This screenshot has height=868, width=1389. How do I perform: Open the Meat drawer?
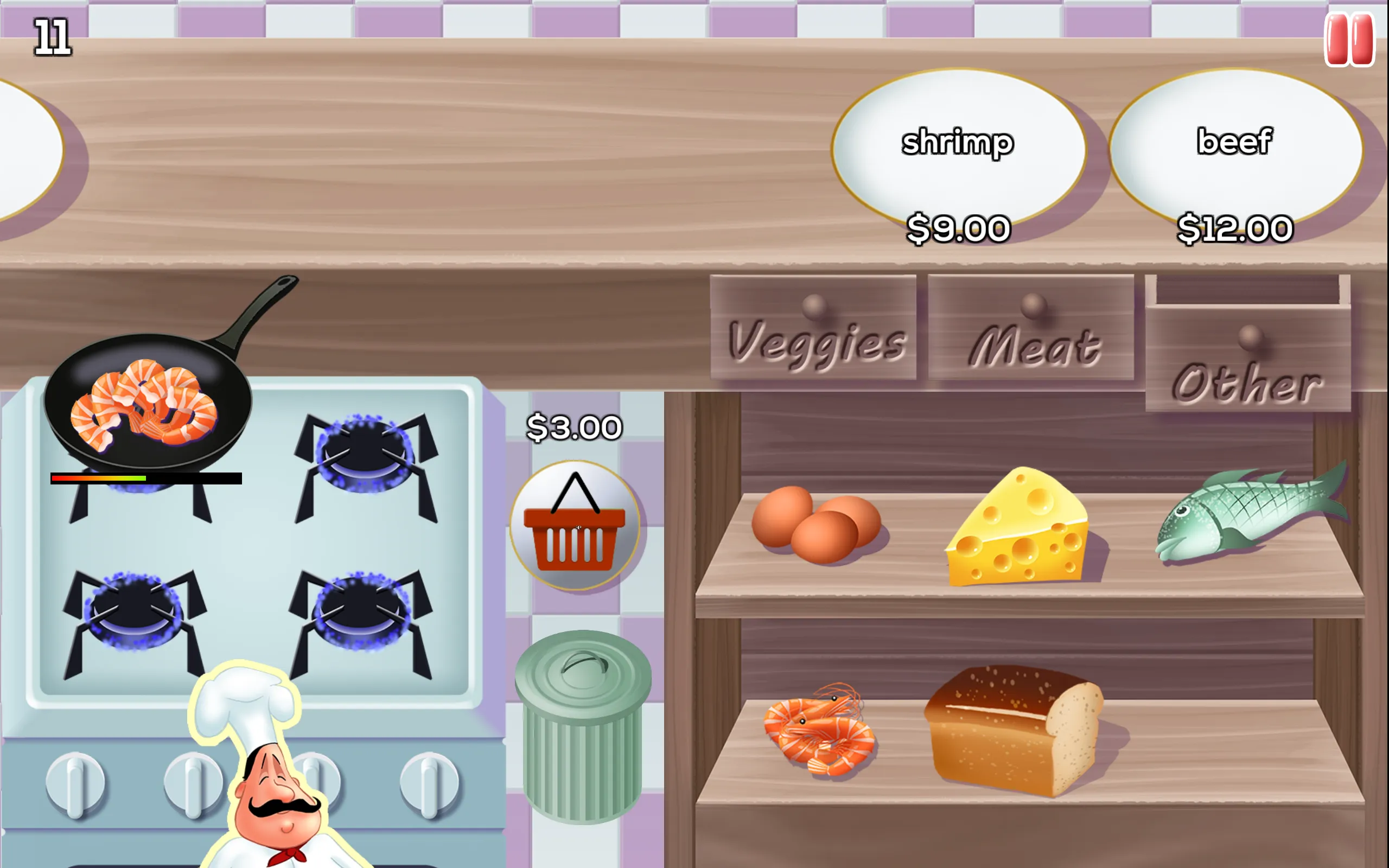tap(1033, 333)
